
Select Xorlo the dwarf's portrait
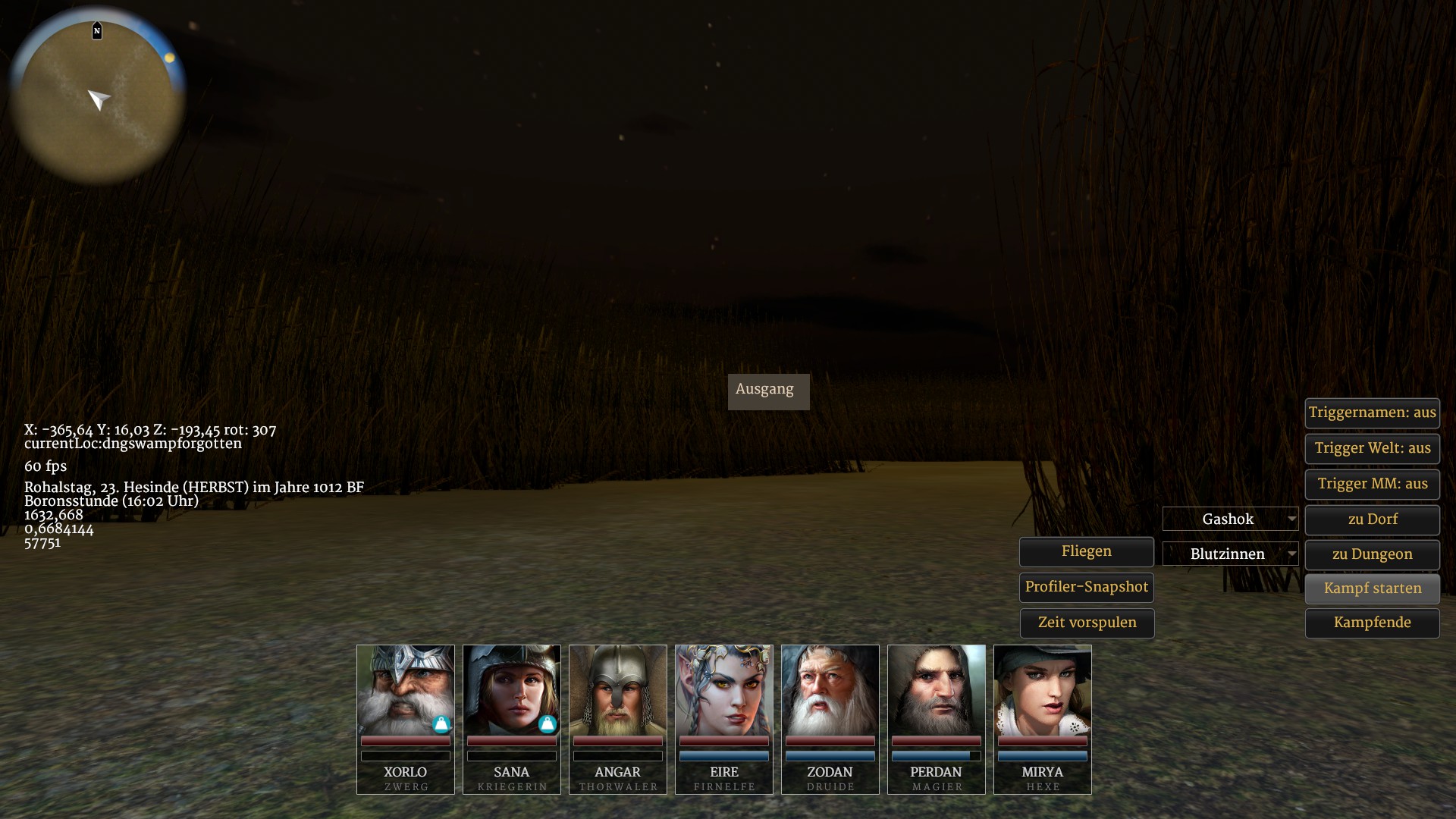pyautogui.click(x=406, y=691)
